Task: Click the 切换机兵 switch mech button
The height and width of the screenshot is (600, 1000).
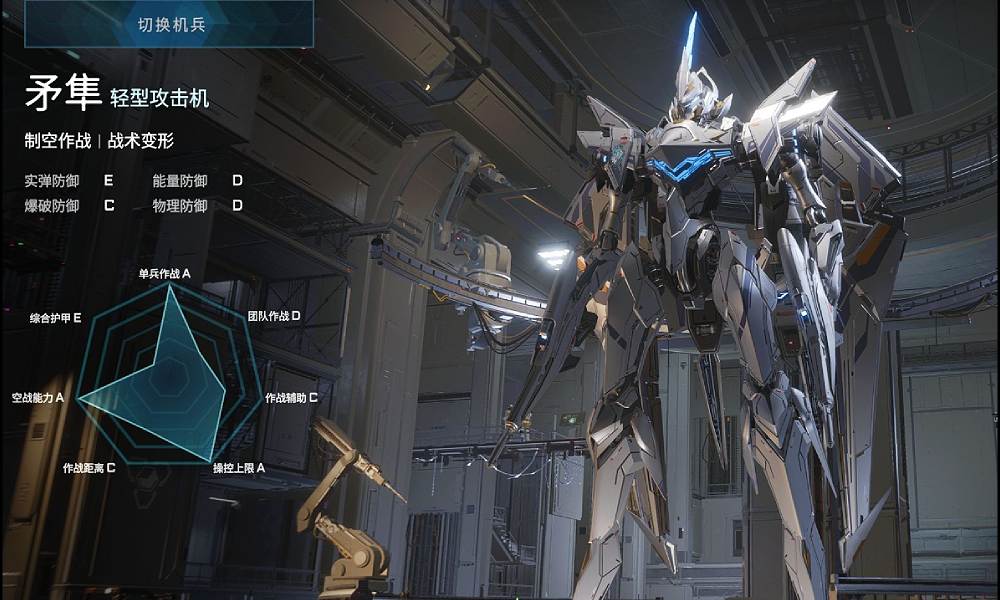Action: click(170, 24)
